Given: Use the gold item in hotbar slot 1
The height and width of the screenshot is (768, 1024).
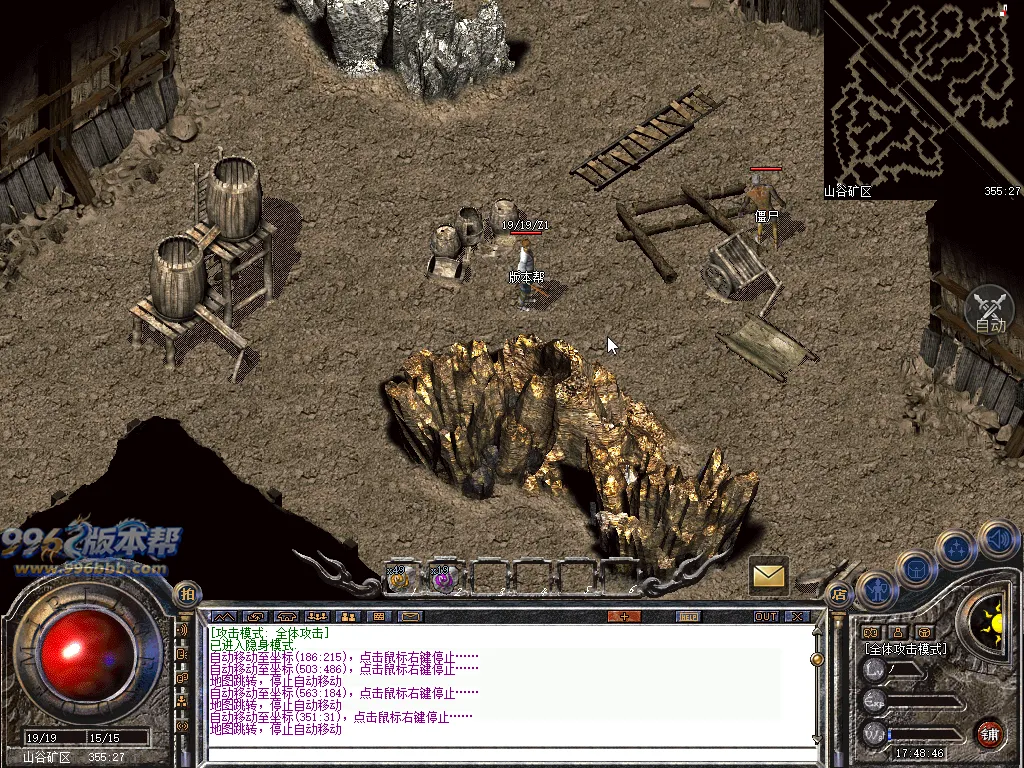Looking at the screenshot, I should (399, 577).
